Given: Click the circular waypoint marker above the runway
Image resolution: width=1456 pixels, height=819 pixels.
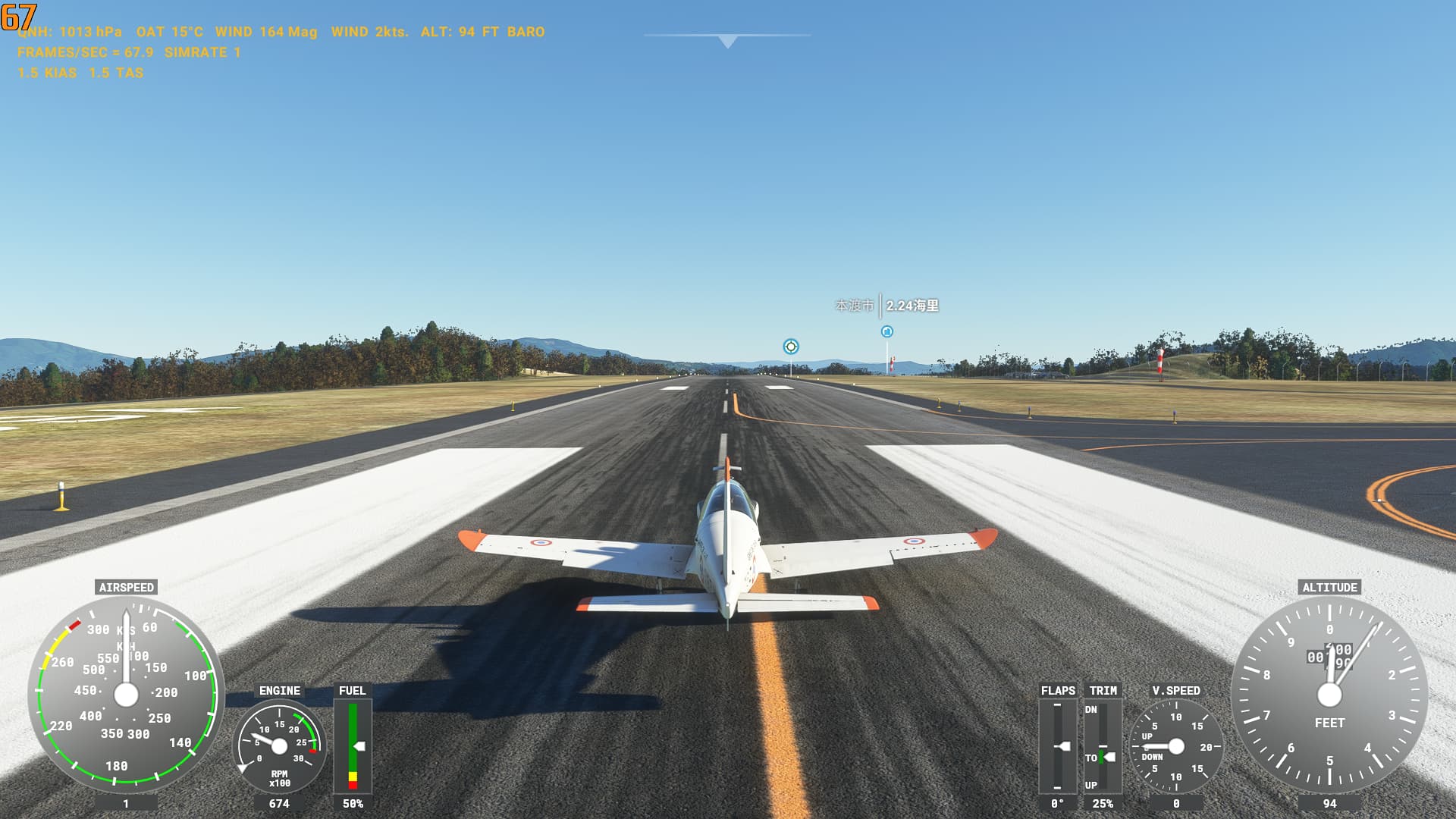Looking at the screenshot, I should (x=790, y=347).
